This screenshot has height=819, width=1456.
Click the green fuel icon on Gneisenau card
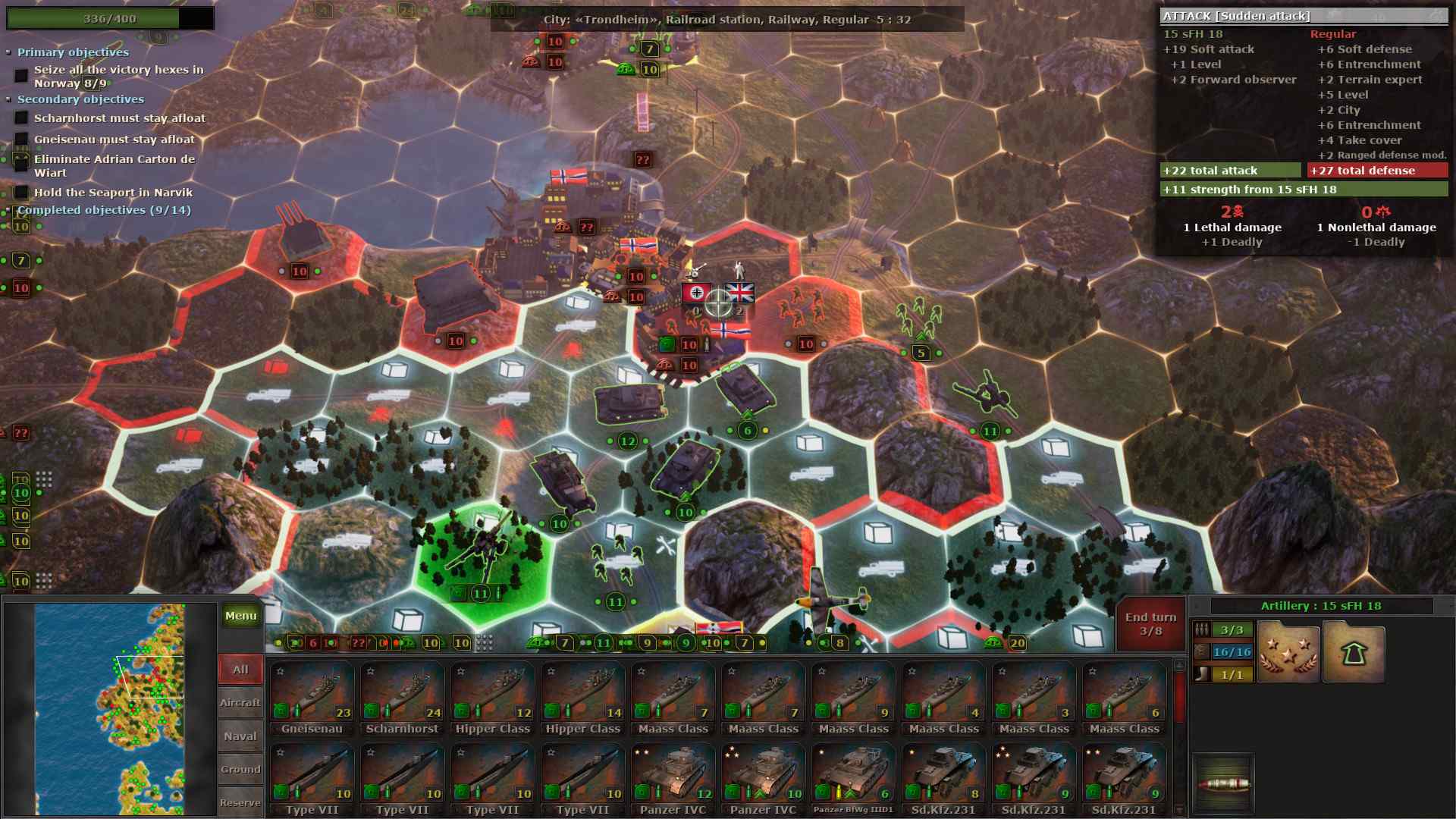(281, 711)
